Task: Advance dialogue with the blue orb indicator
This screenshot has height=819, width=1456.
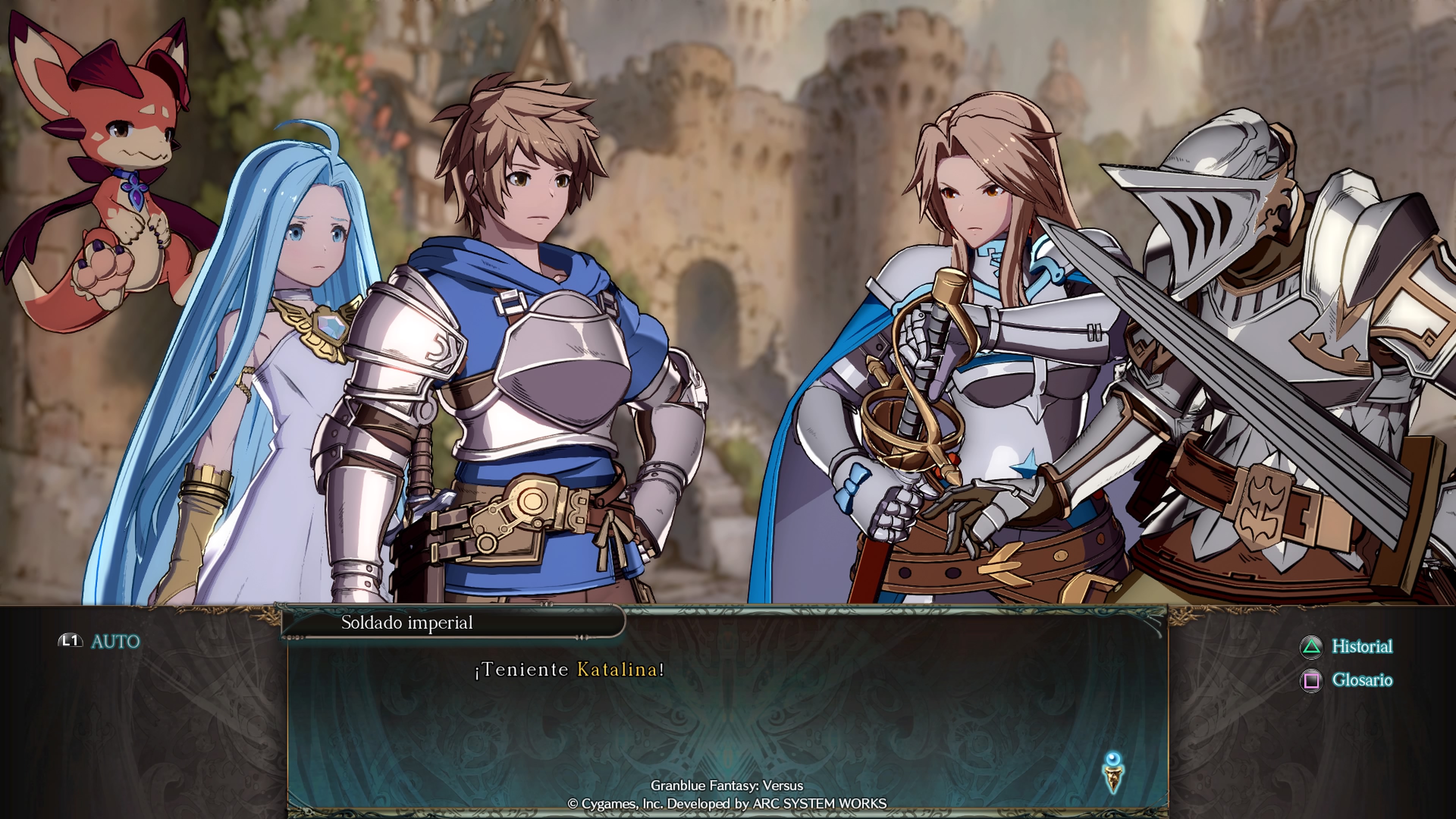Action: (x=1113, y=772)
